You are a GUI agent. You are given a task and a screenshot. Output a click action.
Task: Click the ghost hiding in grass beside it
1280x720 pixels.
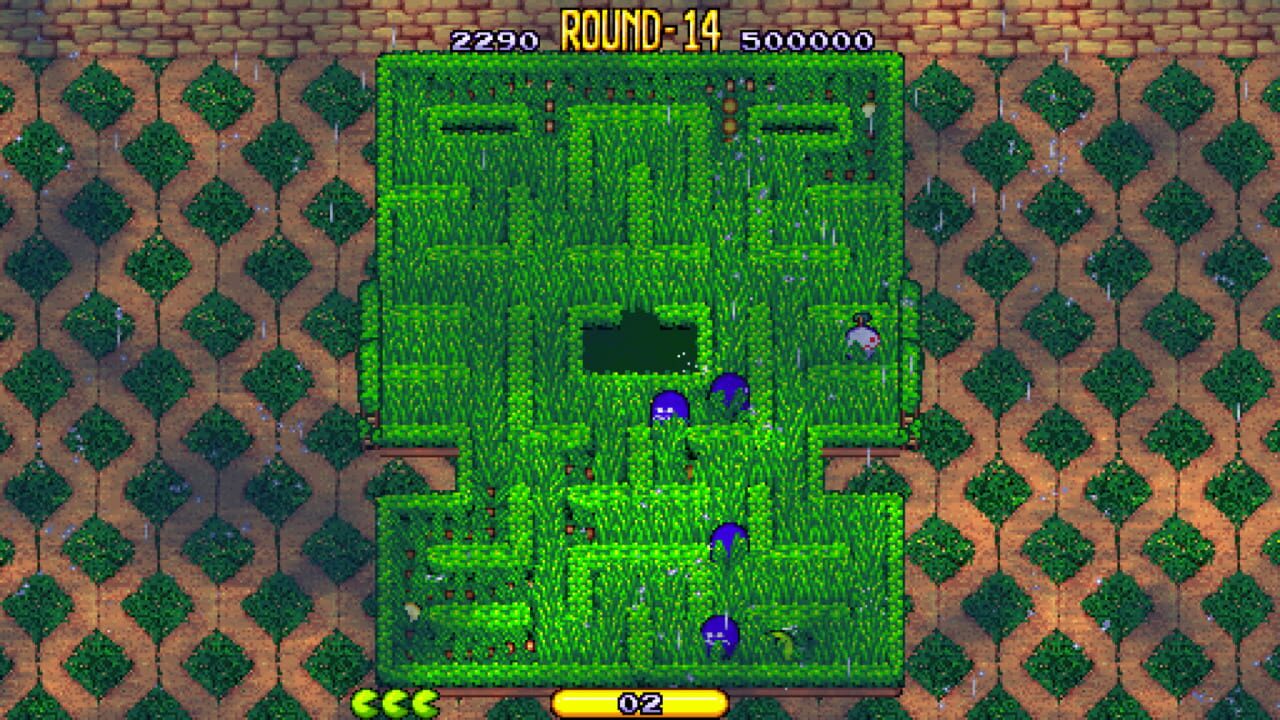[x=728, y=392]
